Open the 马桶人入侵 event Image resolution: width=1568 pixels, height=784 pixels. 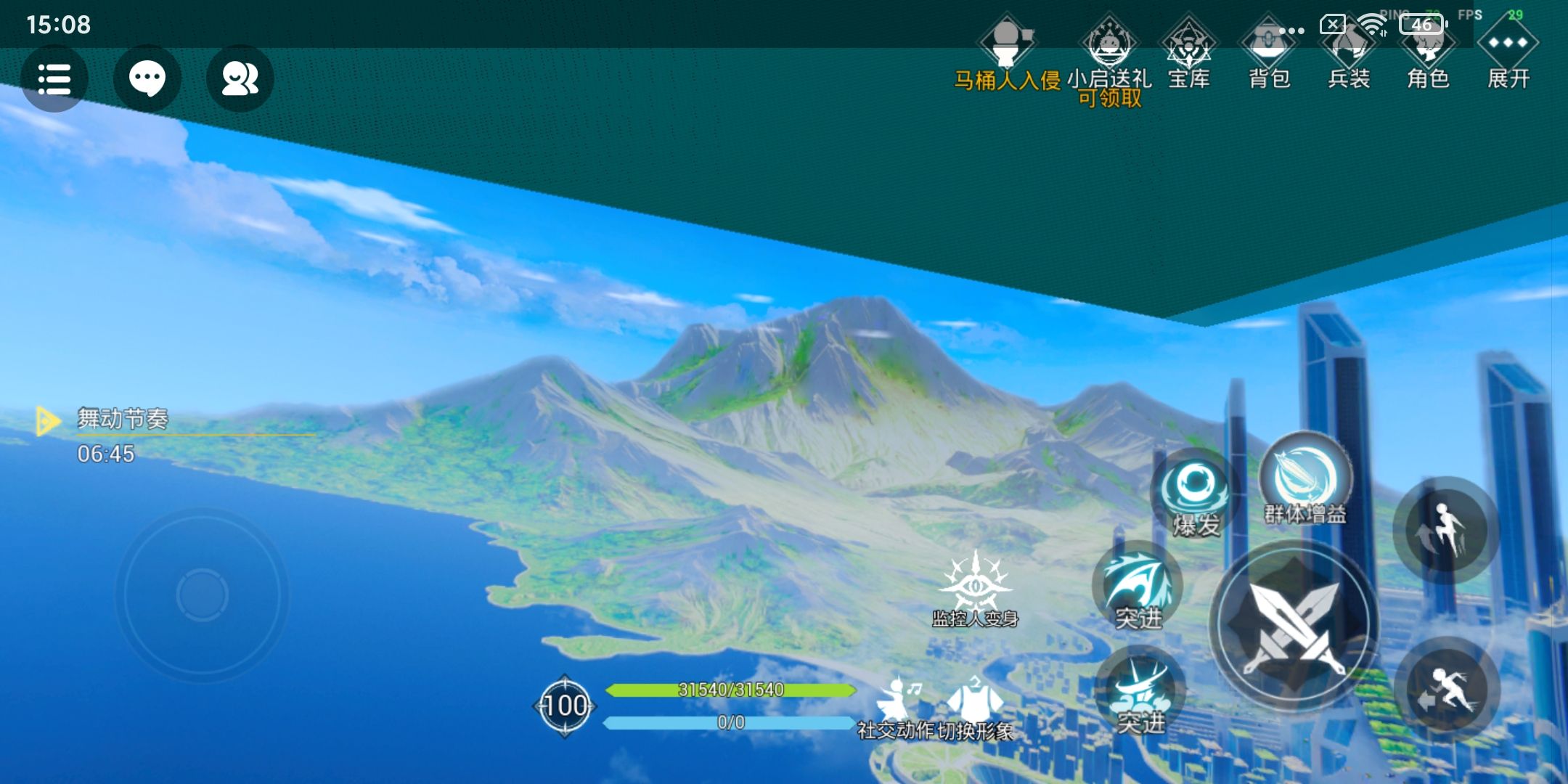click(1007, 54)
